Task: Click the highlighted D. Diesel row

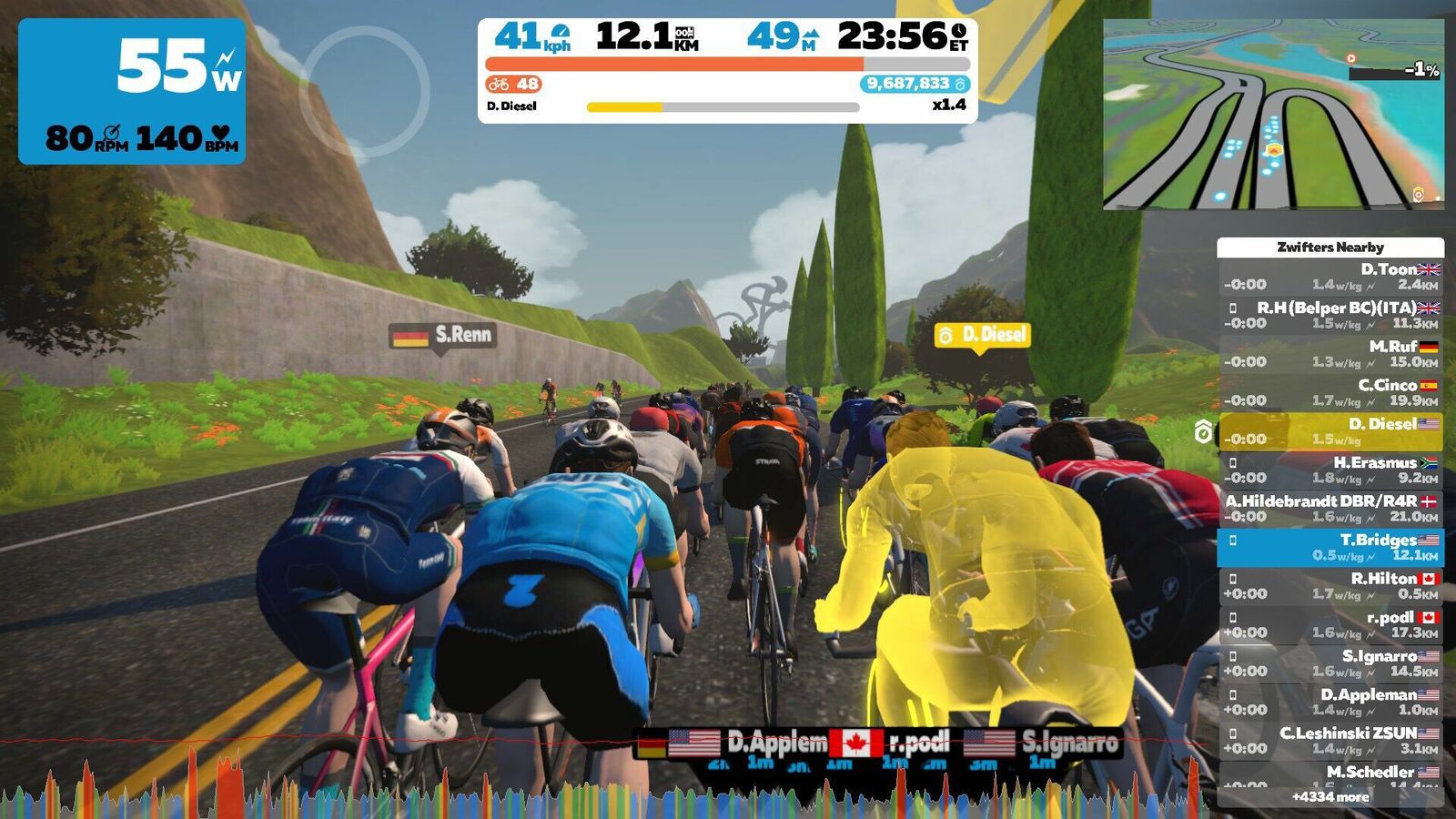Action: [x=1330, y=431]
